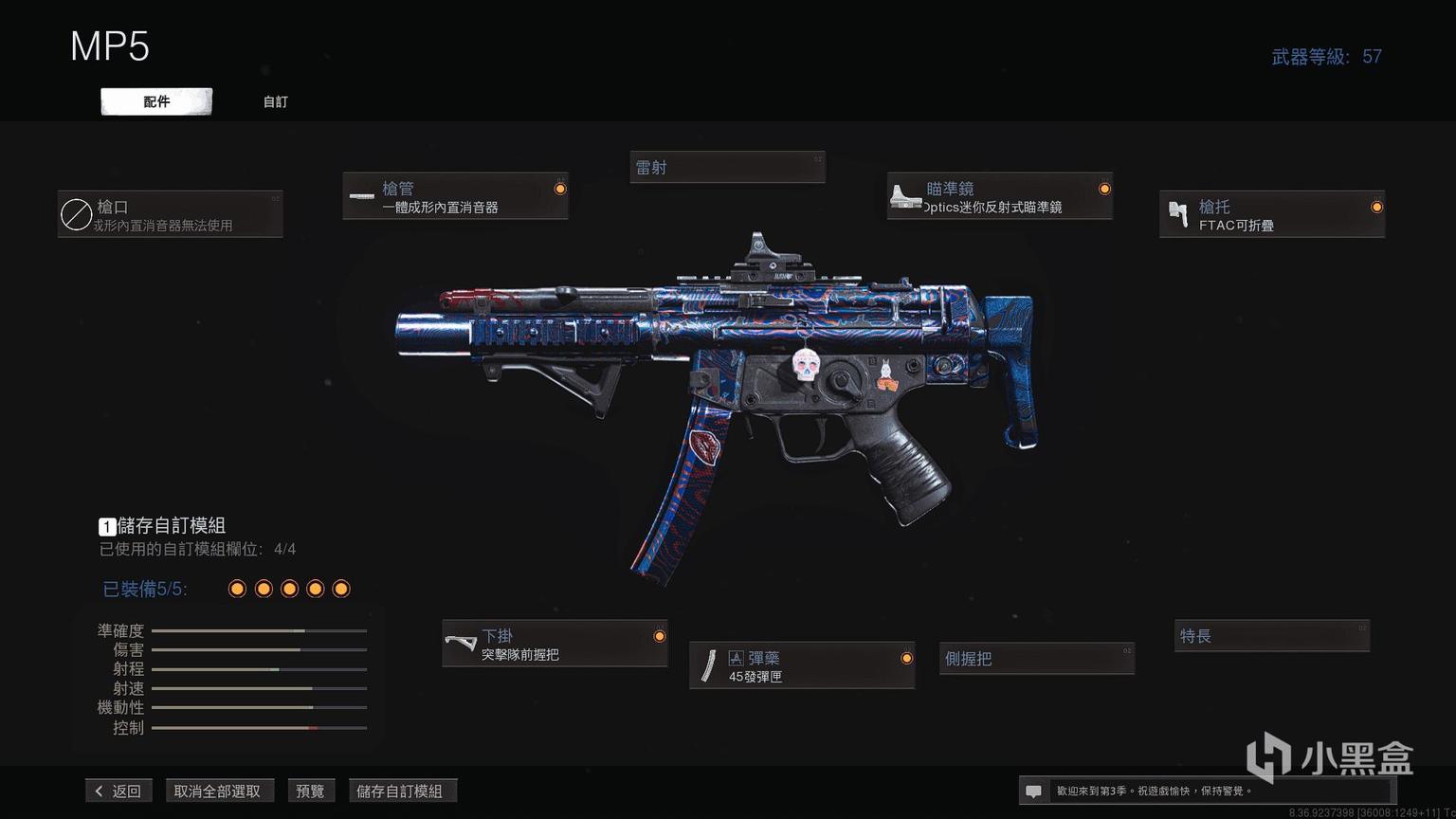Save the build with 儲存自訂模組
Viewport: 1456px width, 819px height.
coord(400,791)
